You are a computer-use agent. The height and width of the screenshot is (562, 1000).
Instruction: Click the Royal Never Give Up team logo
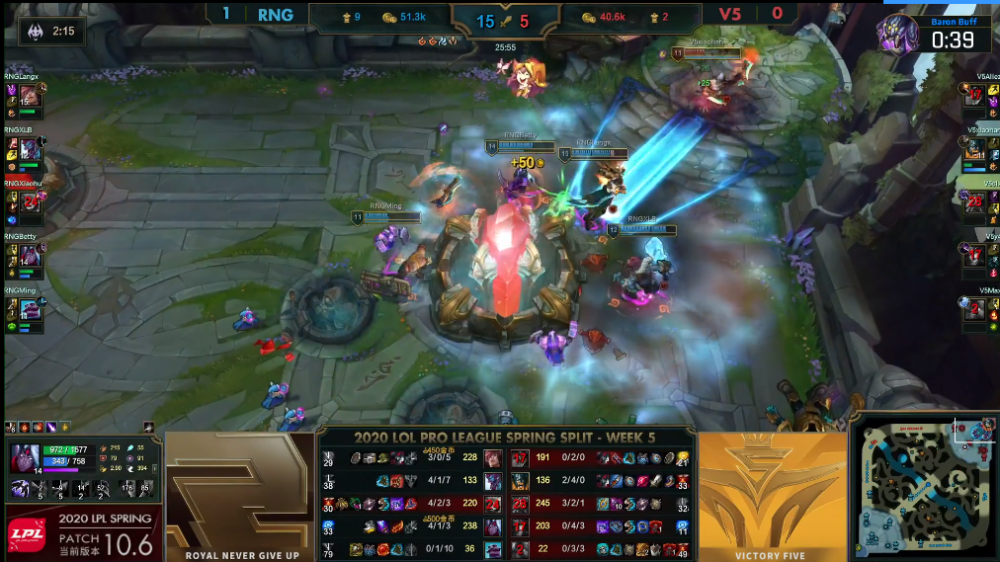click(x=240, y=490)
